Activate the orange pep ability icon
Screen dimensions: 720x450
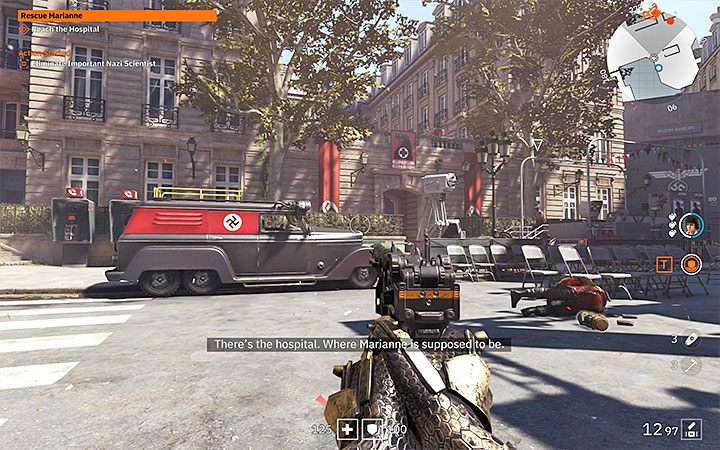691,264
